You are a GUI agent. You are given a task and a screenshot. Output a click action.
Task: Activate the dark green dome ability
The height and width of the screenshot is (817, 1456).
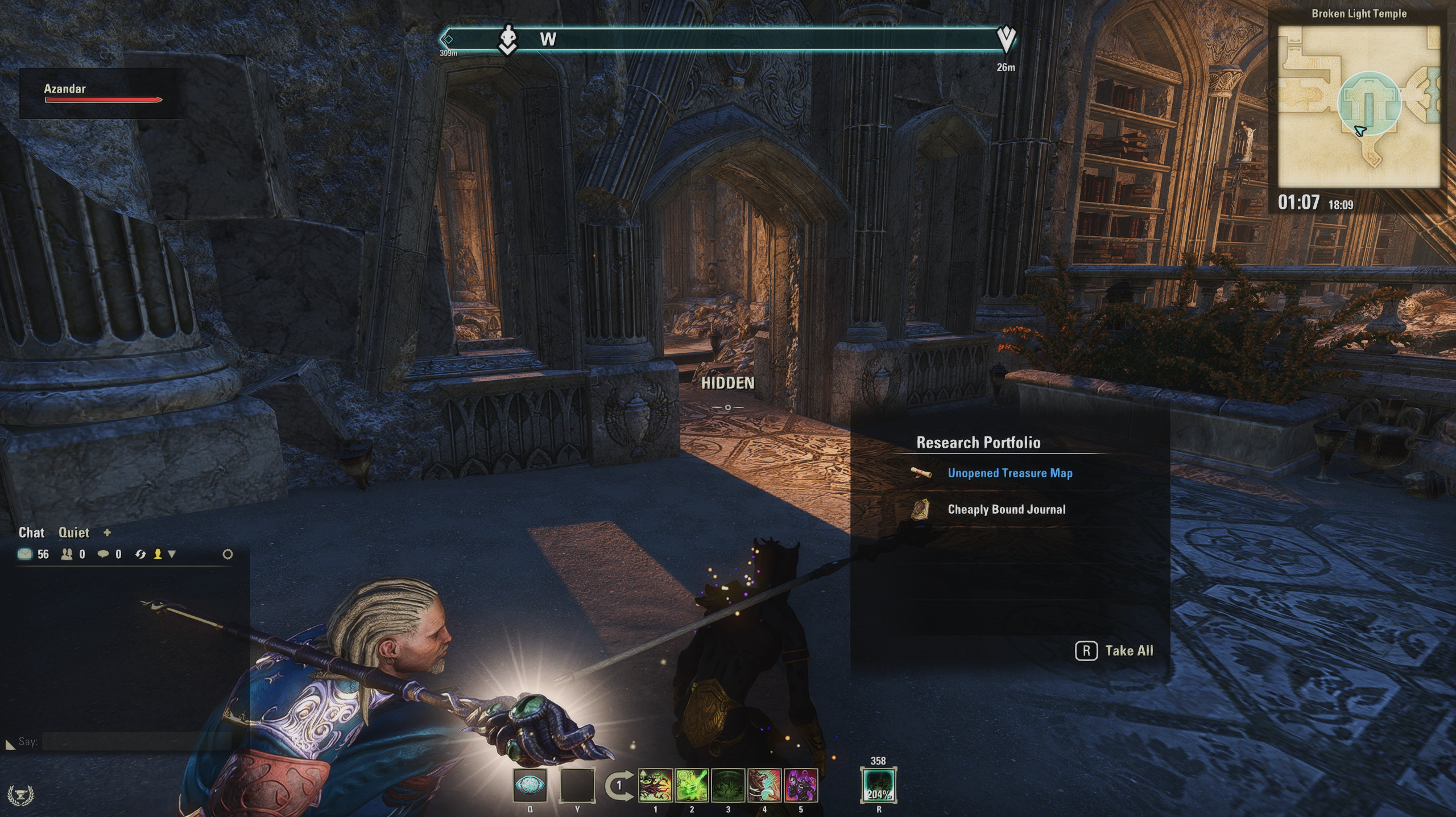(x=728, y=786)
